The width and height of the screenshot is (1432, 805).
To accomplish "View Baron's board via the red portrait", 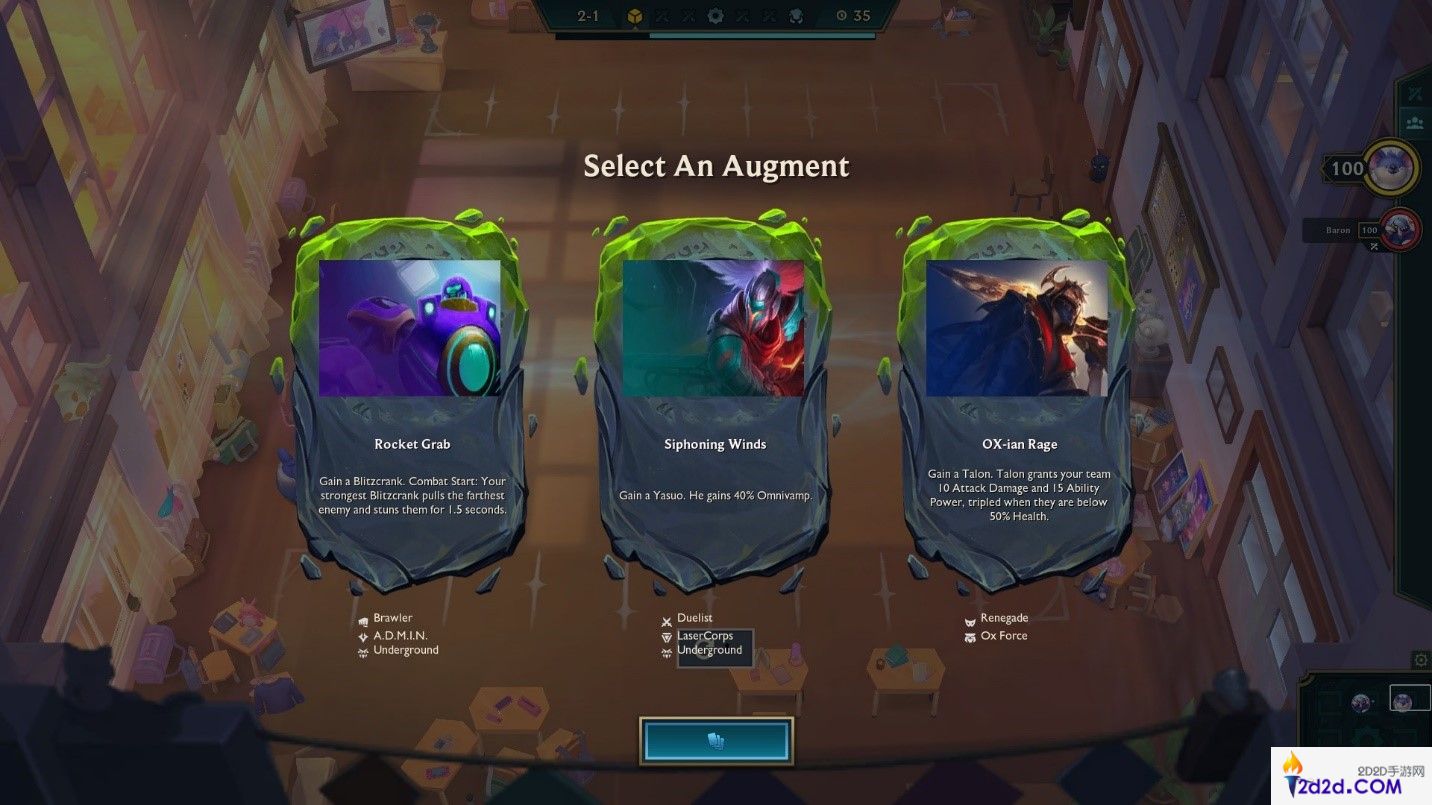I will click(1400, 230).
